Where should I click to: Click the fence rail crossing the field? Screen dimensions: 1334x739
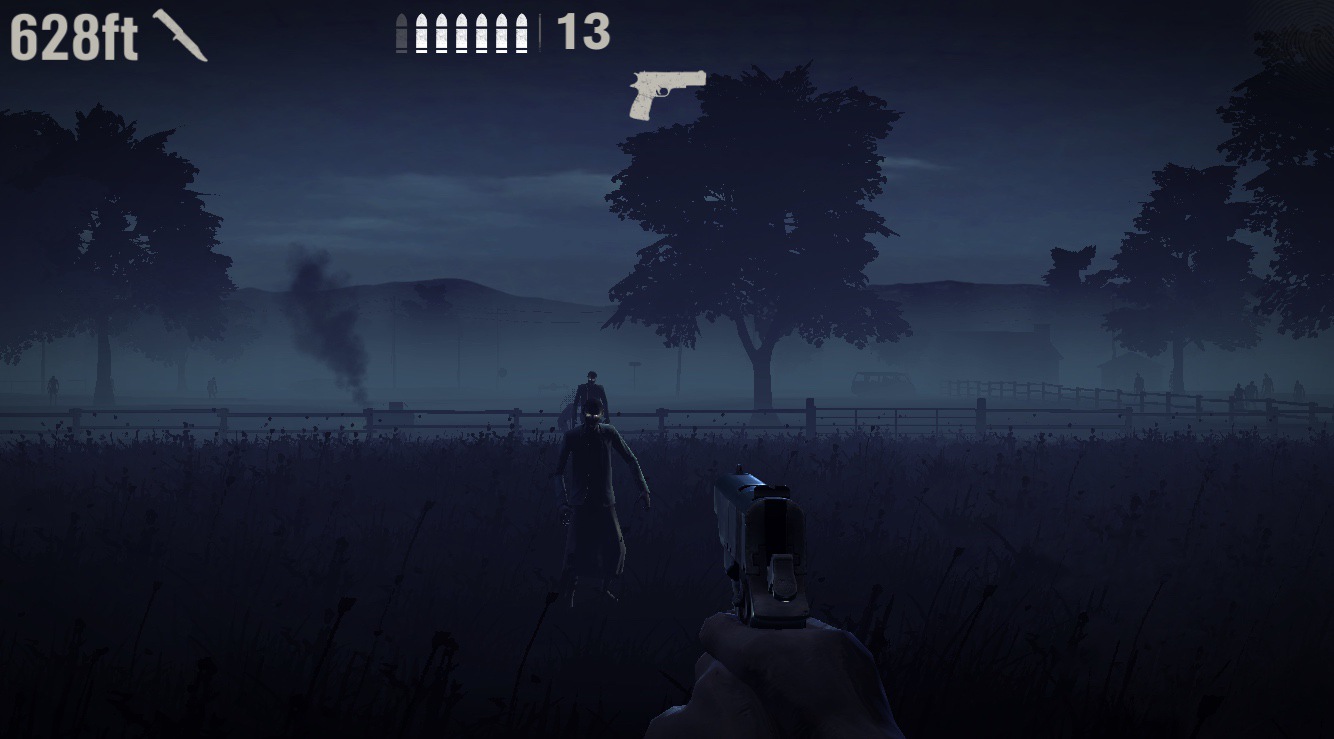[300, 413]
